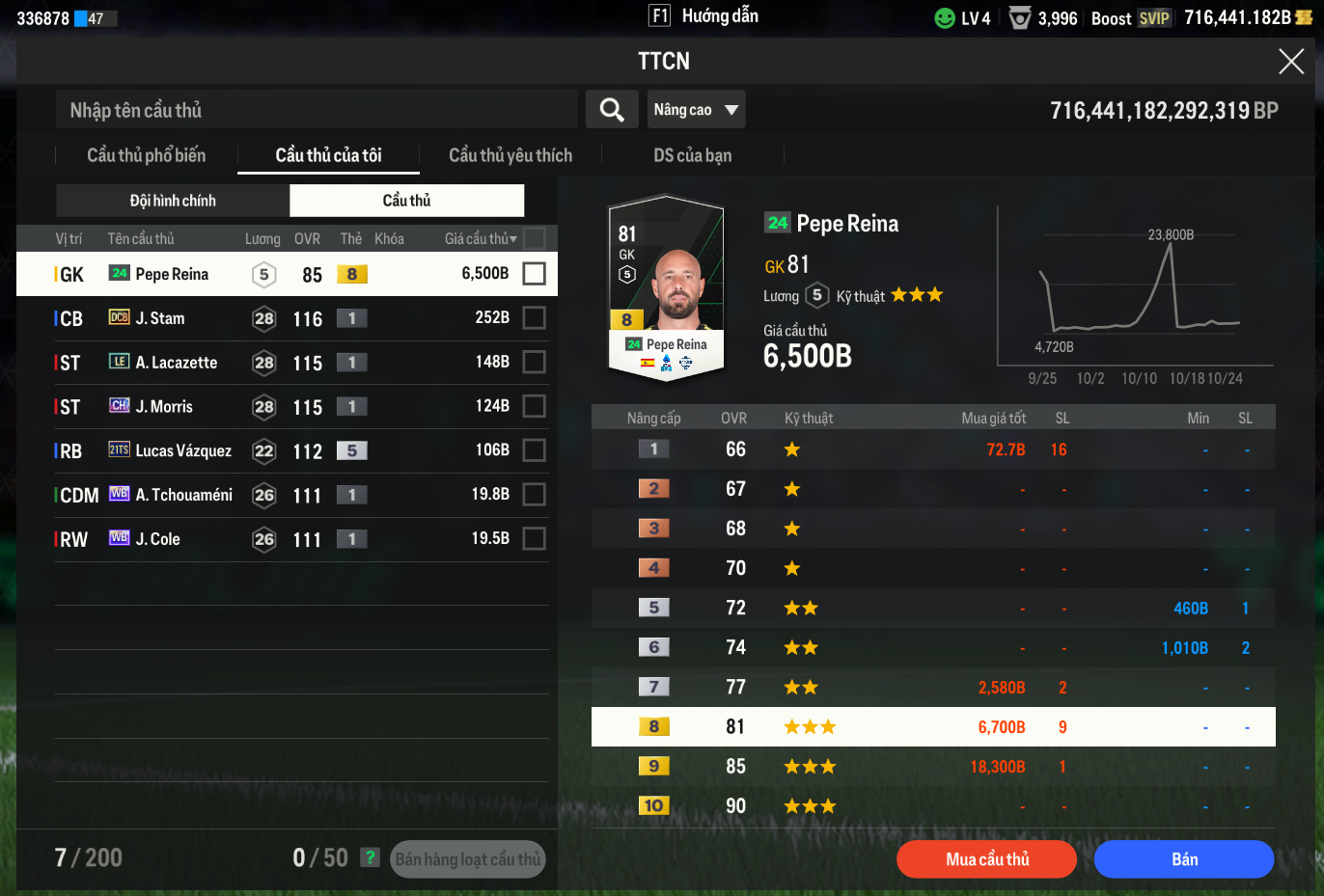The height and width of the screenshot is (896, 1324).
Task: Select the Đội hình chính sub-tab
Action: coord(173,201)
